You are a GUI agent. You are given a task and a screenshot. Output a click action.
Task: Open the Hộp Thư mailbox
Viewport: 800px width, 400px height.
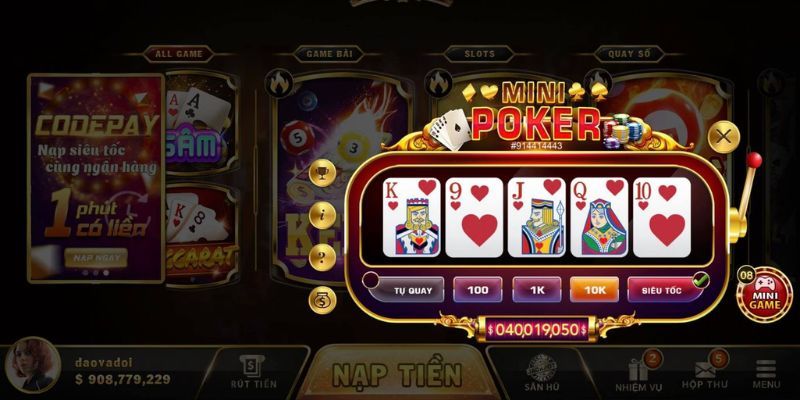point(705,373)
